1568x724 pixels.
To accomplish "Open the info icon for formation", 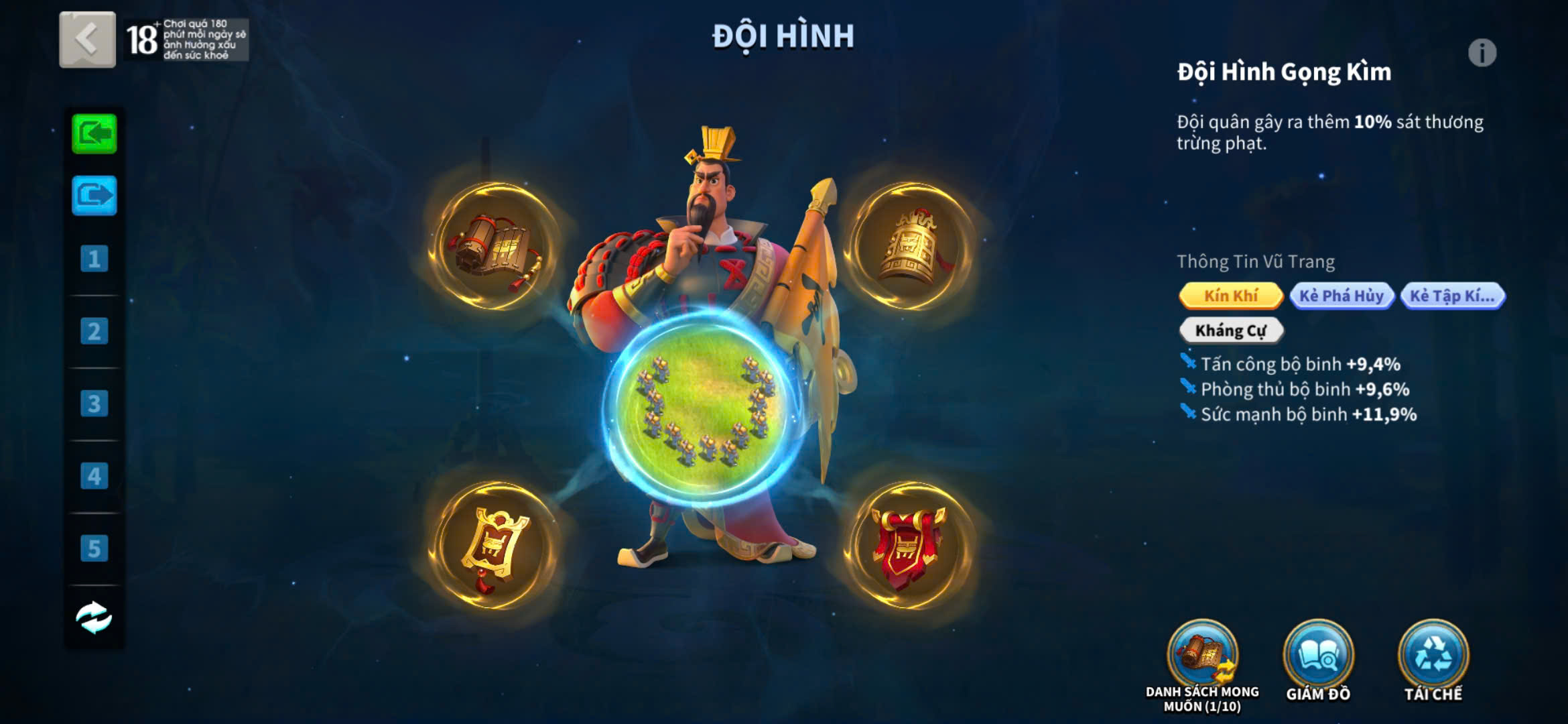I will coord(1482,53).
